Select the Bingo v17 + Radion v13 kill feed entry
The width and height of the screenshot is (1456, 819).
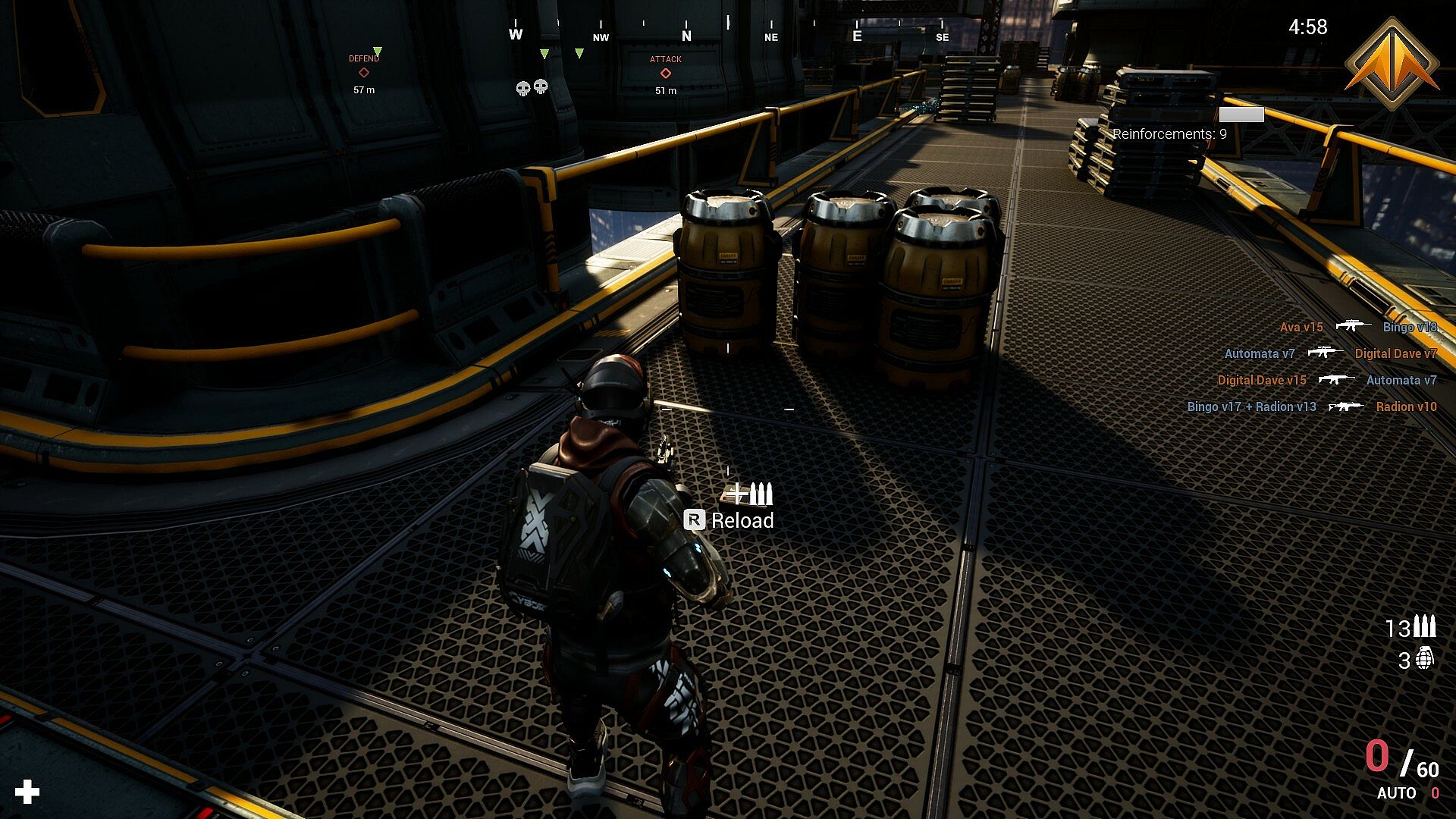coord(1251,406)
